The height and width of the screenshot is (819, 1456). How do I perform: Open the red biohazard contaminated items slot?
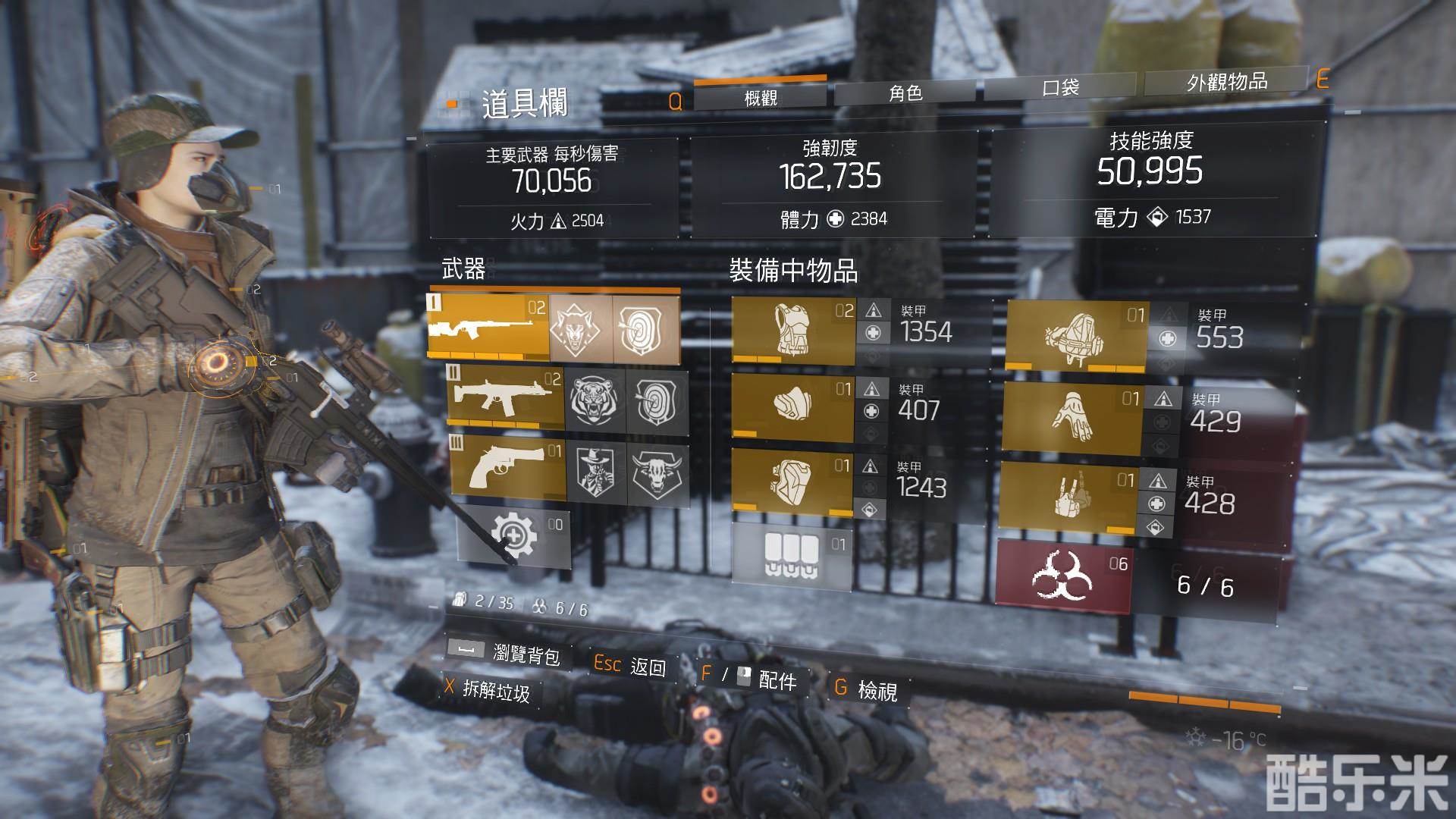tap(1063, 578)
